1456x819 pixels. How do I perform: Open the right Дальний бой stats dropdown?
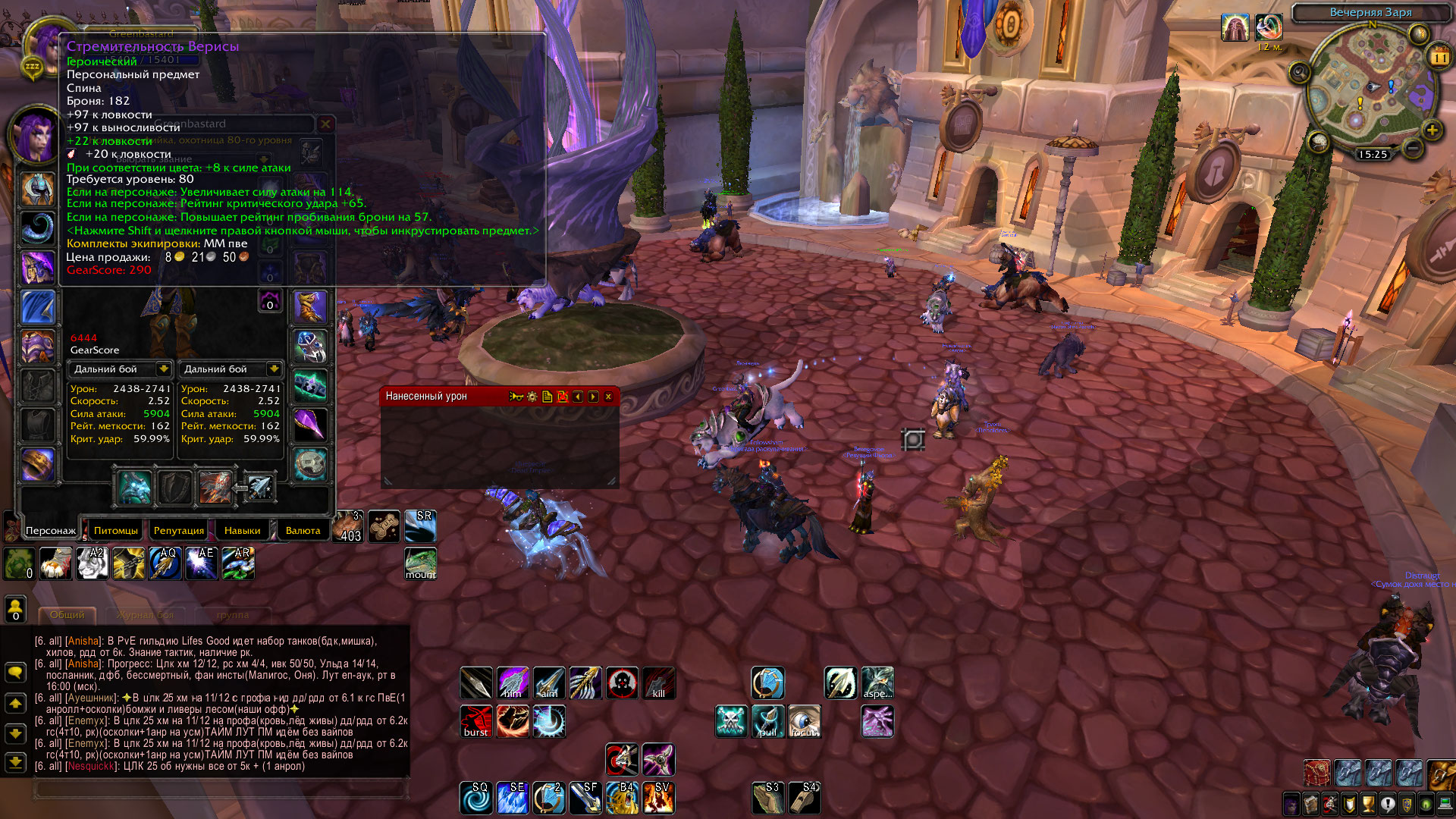(274, 369)
